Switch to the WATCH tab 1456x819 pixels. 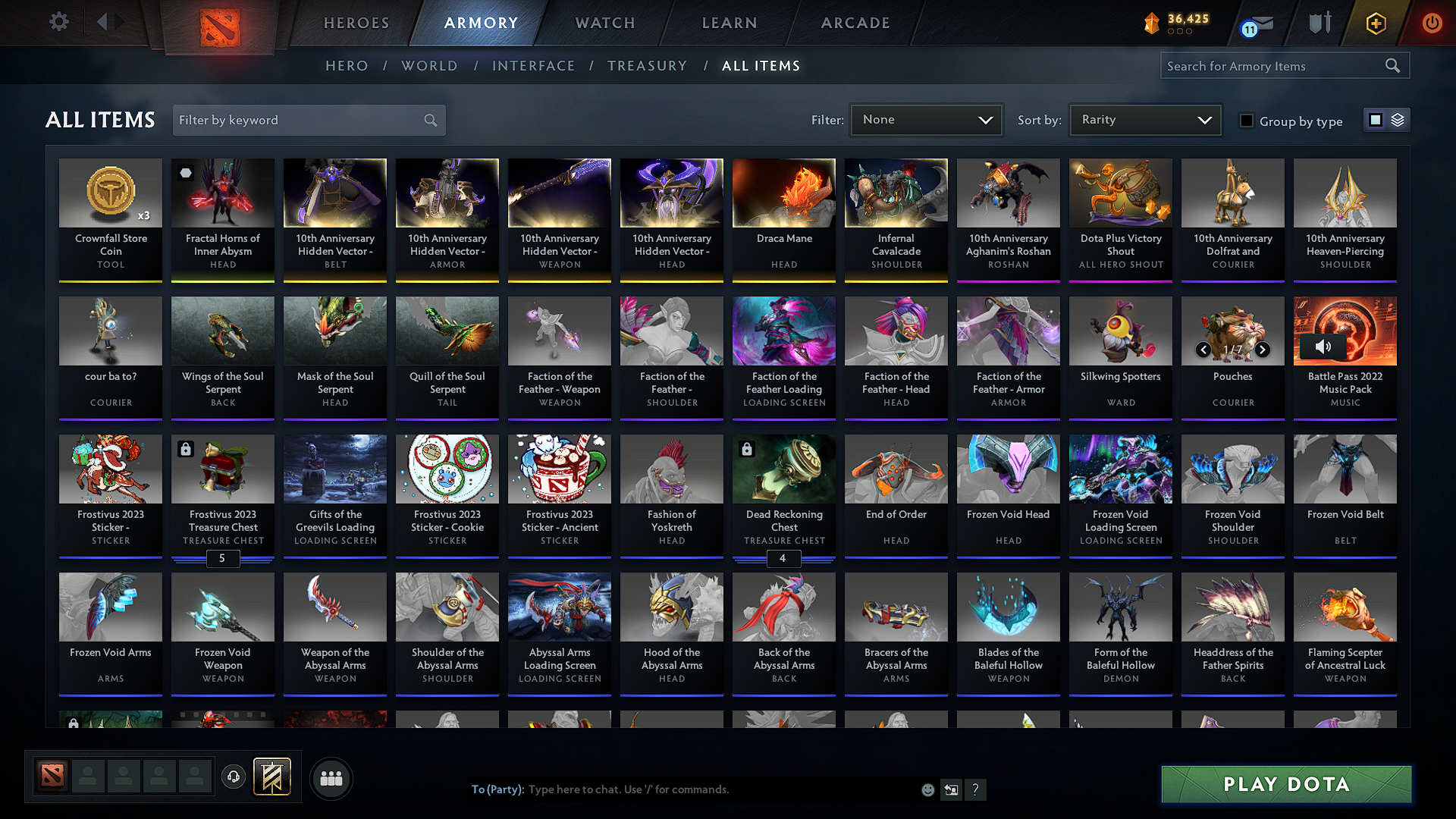point(604,23)
